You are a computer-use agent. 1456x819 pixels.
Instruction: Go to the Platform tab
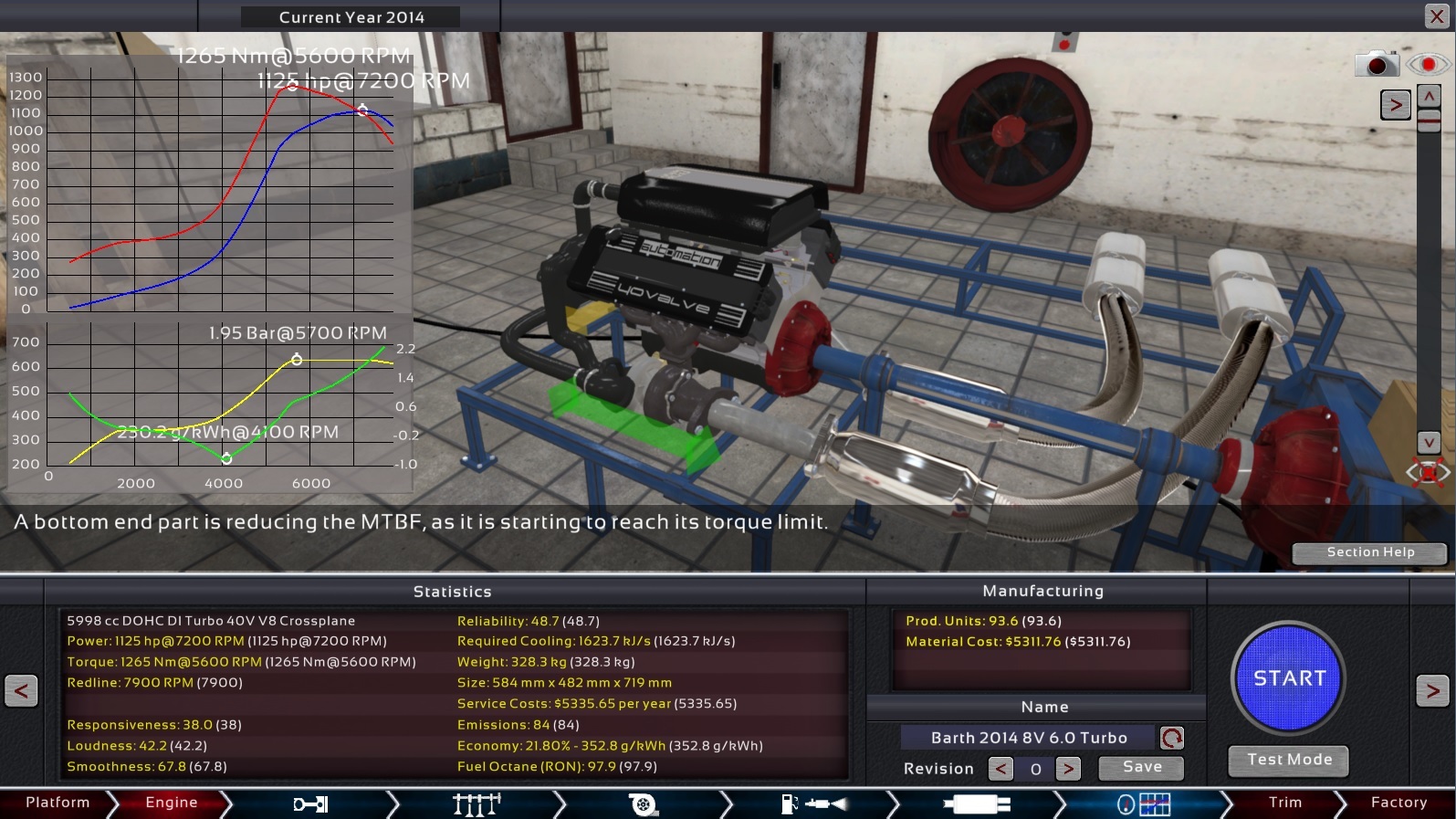pos(58,803)
